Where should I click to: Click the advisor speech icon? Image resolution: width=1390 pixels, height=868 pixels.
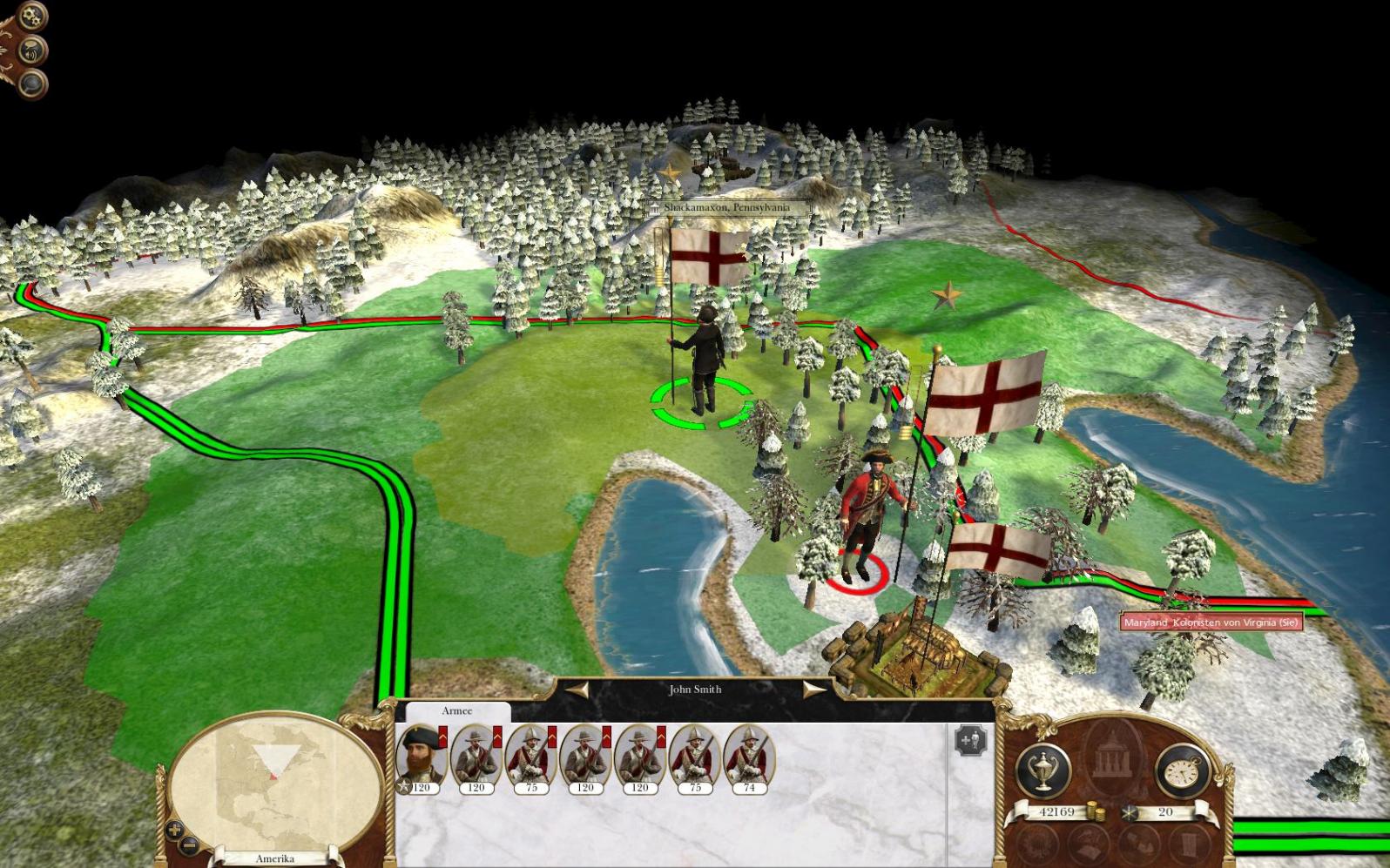pyautogui.click(x=32, y=50)
